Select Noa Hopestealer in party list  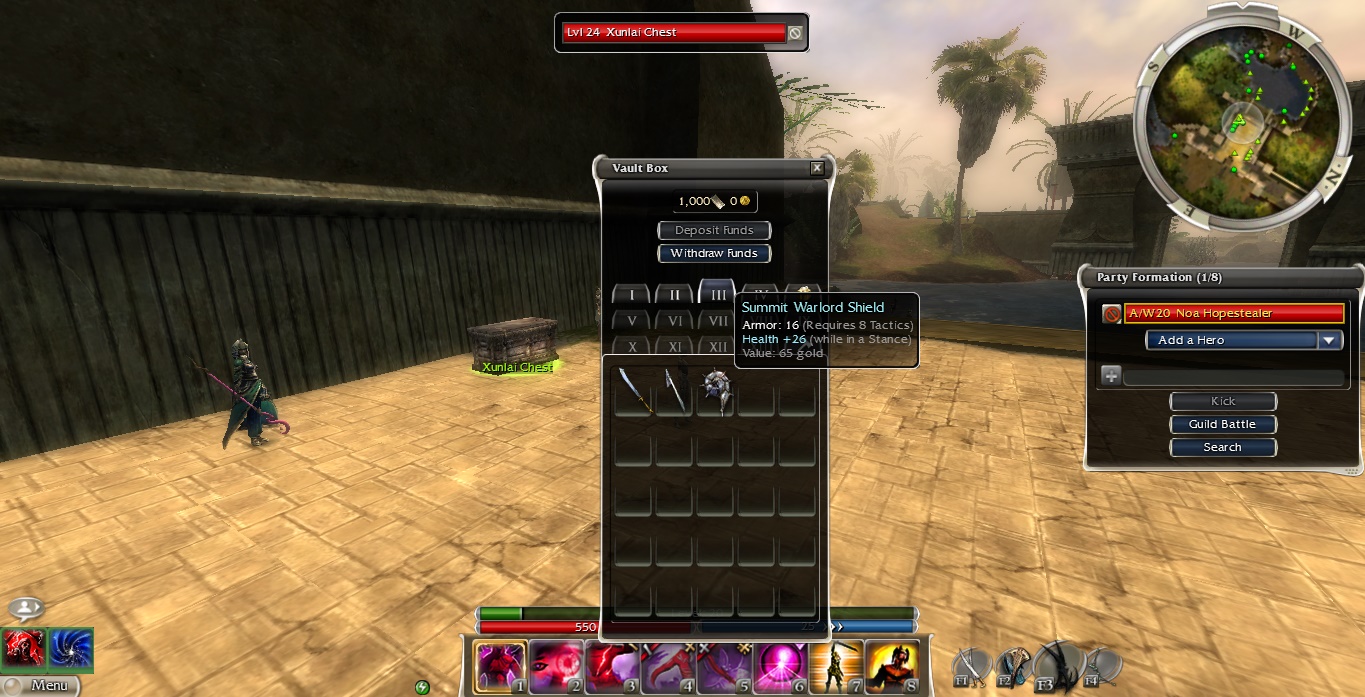[1233, 313]
